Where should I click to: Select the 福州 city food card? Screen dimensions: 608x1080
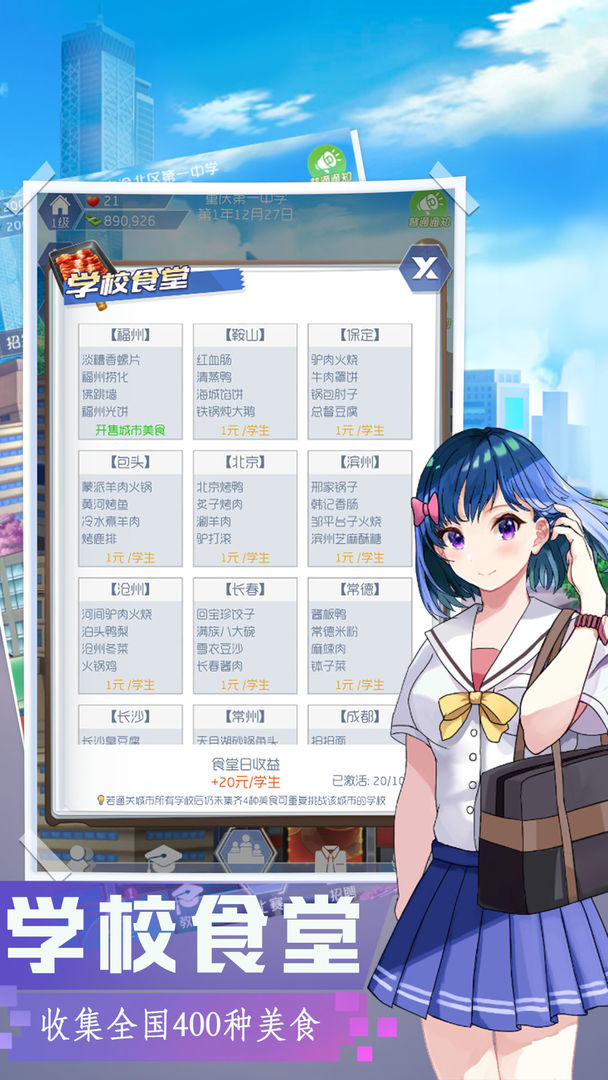(x=130, y=380)
